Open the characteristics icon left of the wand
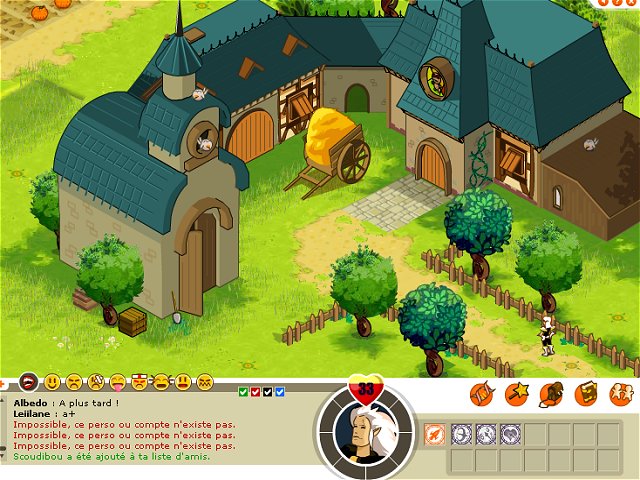This screenshot has width=640, height=480. click(x=483, y=394)
